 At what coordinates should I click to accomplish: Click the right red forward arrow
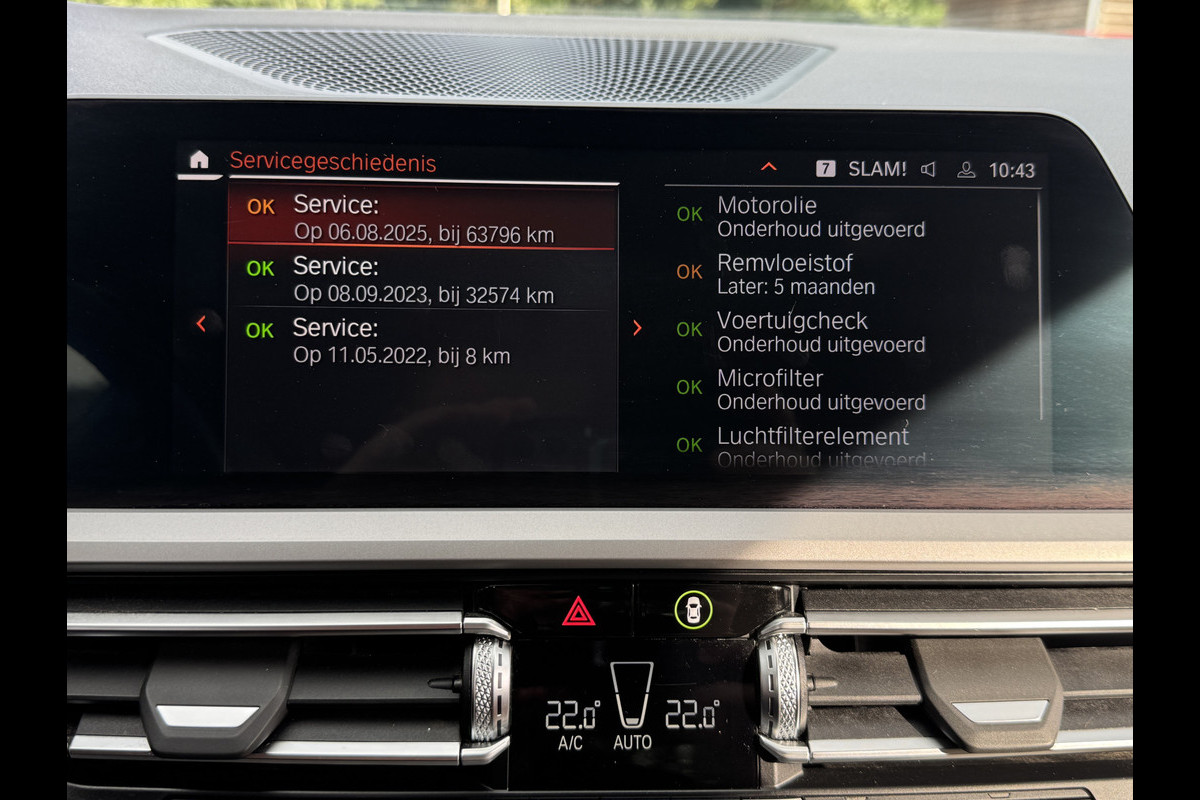(637, 328)
